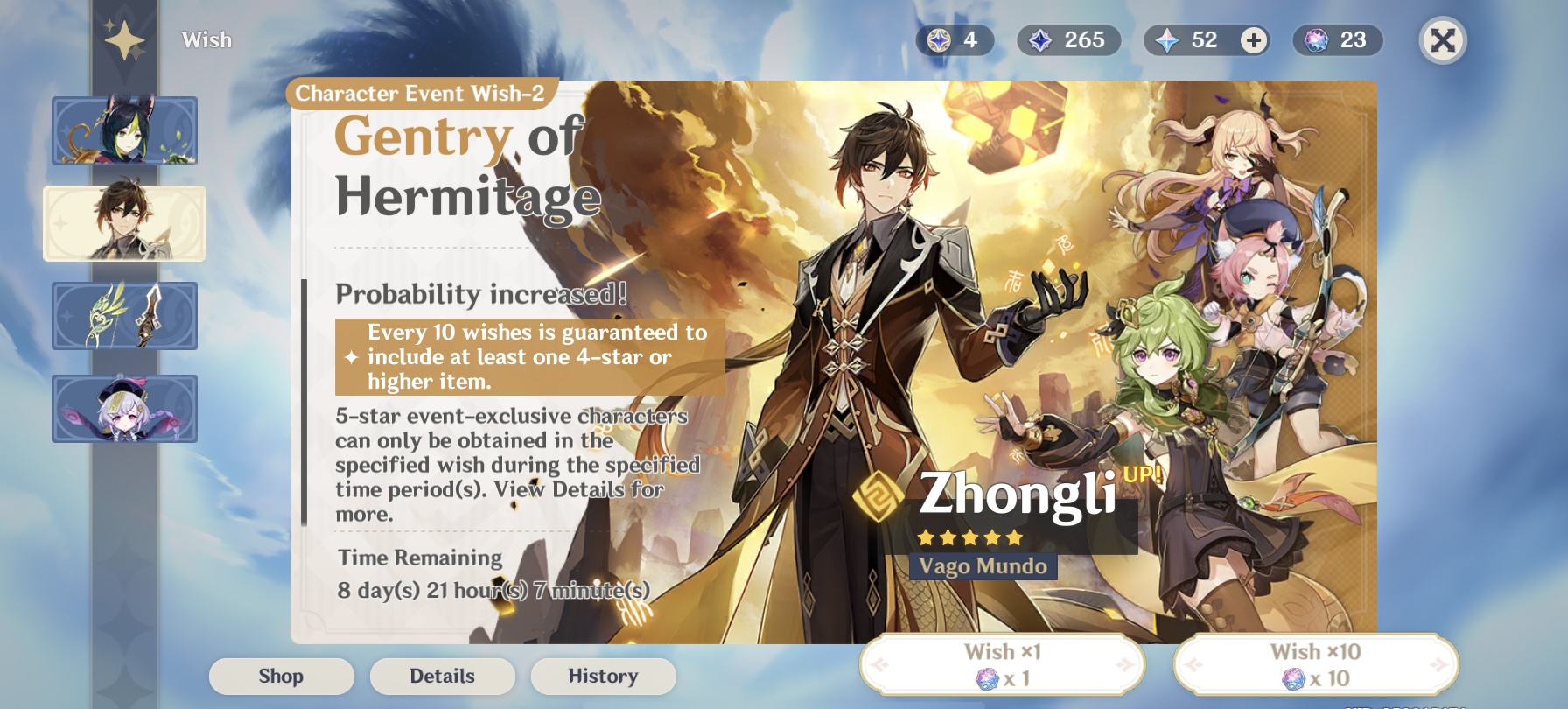This screenshot has width=1568, height=709.
Task: Select the currently active Zhongli banner thumbnail
Action: click(x=124, y=223)
